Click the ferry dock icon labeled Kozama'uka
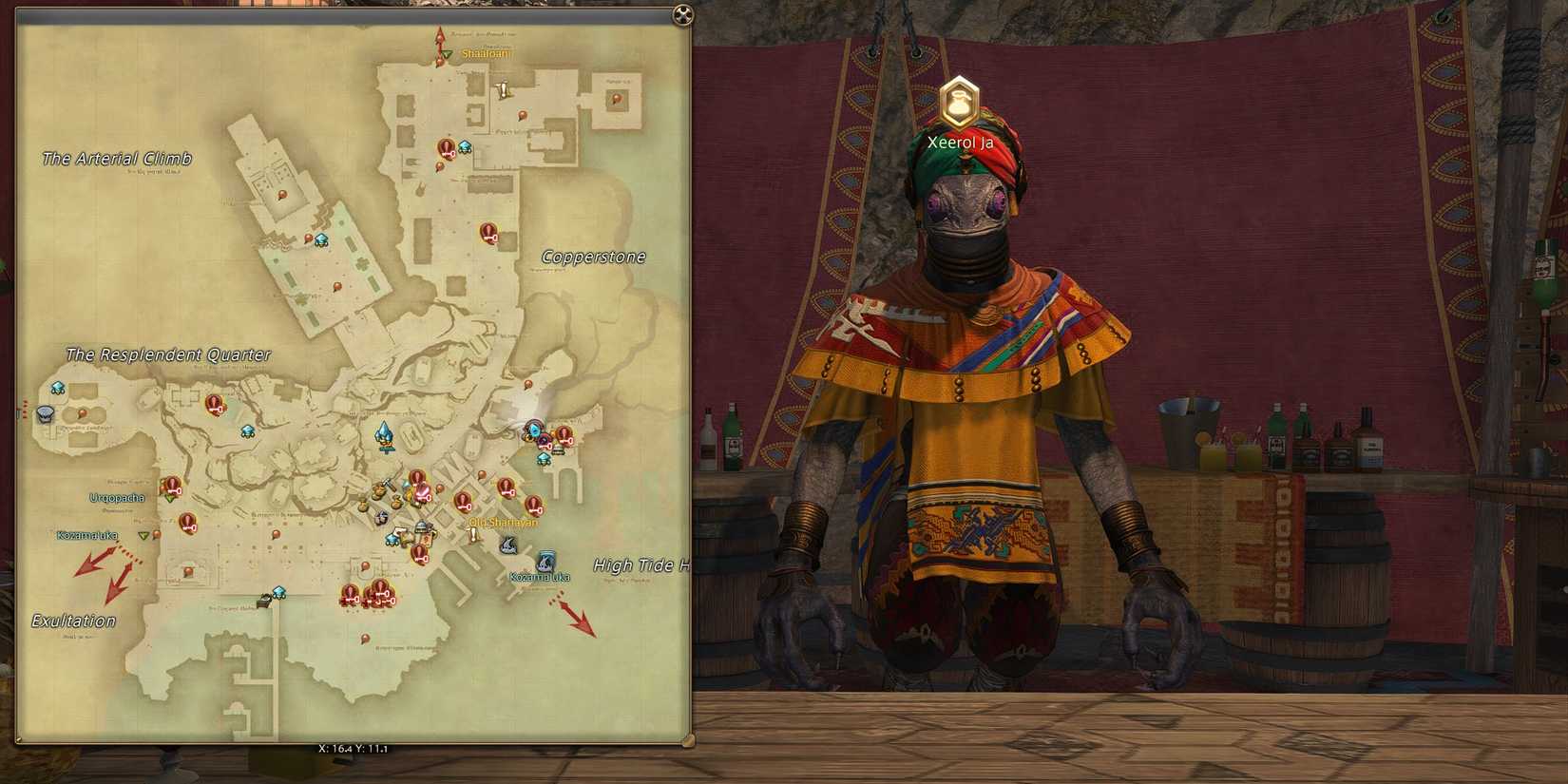The height and width of the screenshot is (784, 1568). click(545, 561)
